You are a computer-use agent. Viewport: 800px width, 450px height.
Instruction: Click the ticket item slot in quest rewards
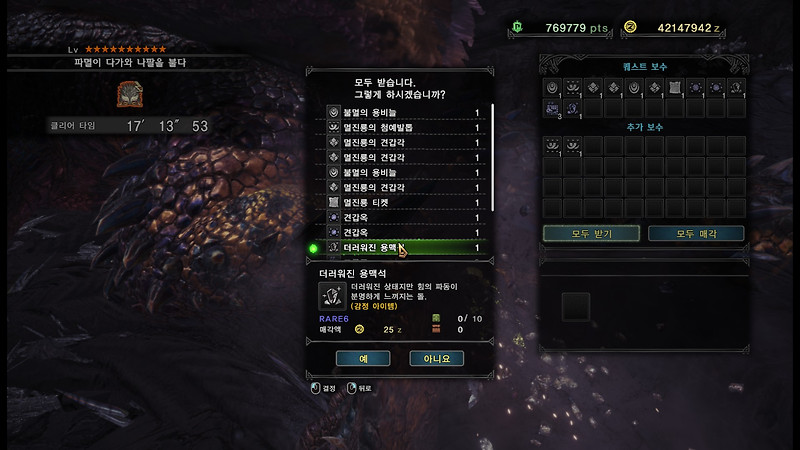pos(675,88)
